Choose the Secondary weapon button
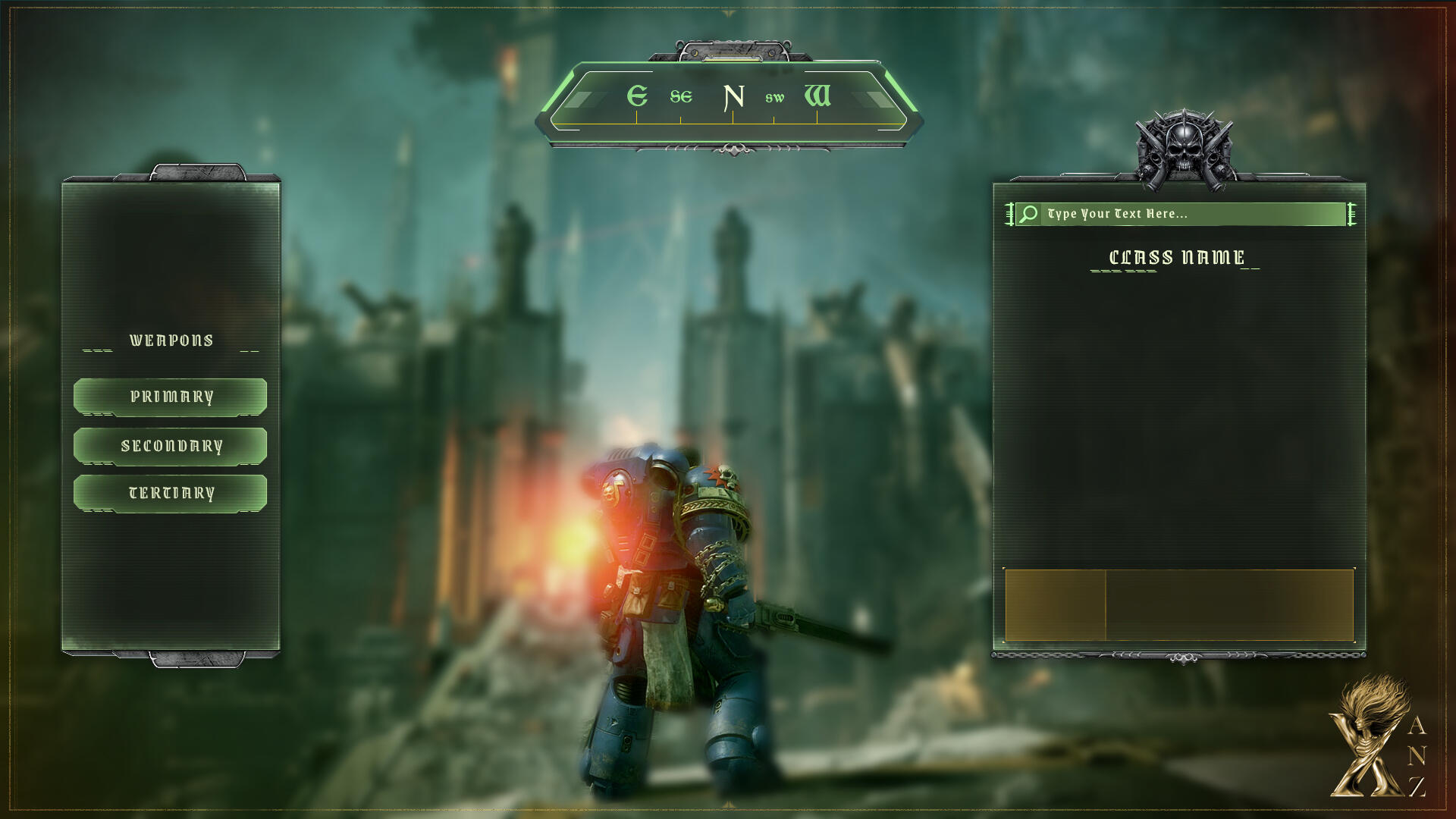The width and height of the screenshot is (1456, 819). [x=171, y=446]
